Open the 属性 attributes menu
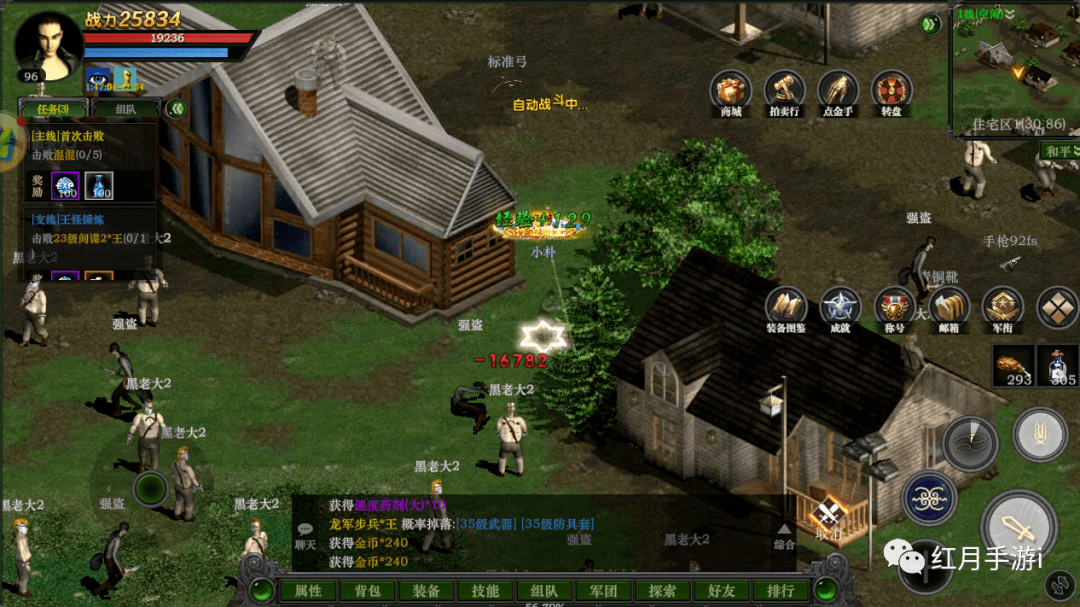Image resolution: width=1080 pixels, height=607 pixels. coord(309,591)
